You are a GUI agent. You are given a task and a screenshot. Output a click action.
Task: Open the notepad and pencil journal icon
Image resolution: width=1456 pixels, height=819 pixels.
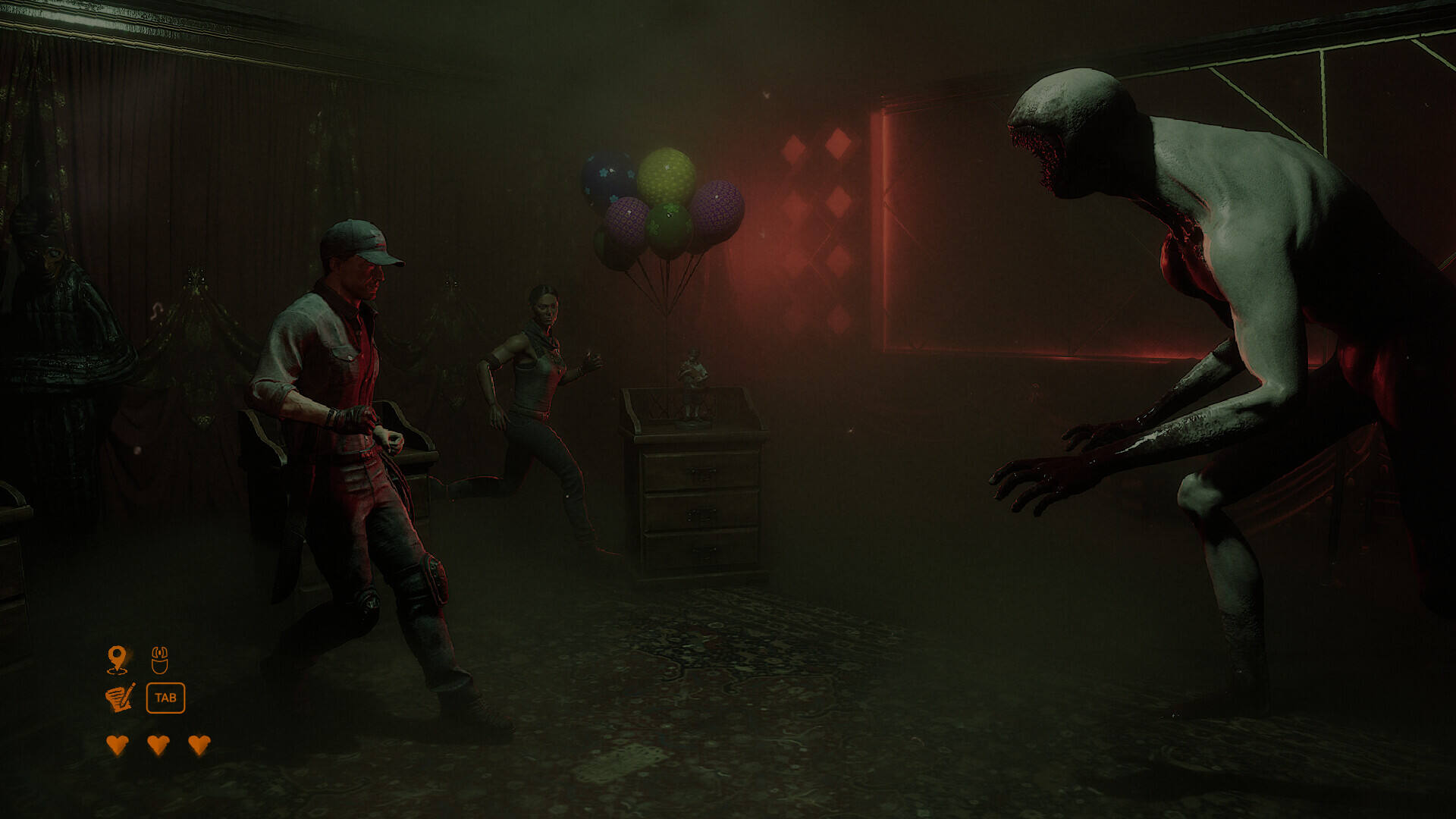click(120, 698)
